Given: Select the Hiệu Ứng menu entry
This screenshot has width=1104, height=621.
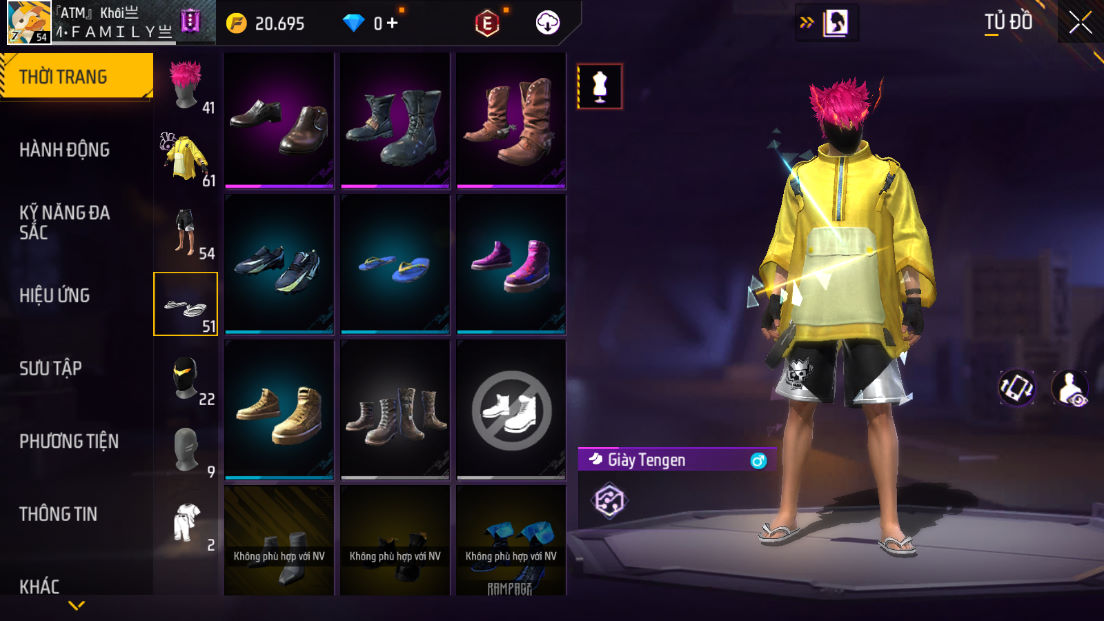Looking at the screenshot, I should click(55, 295).
